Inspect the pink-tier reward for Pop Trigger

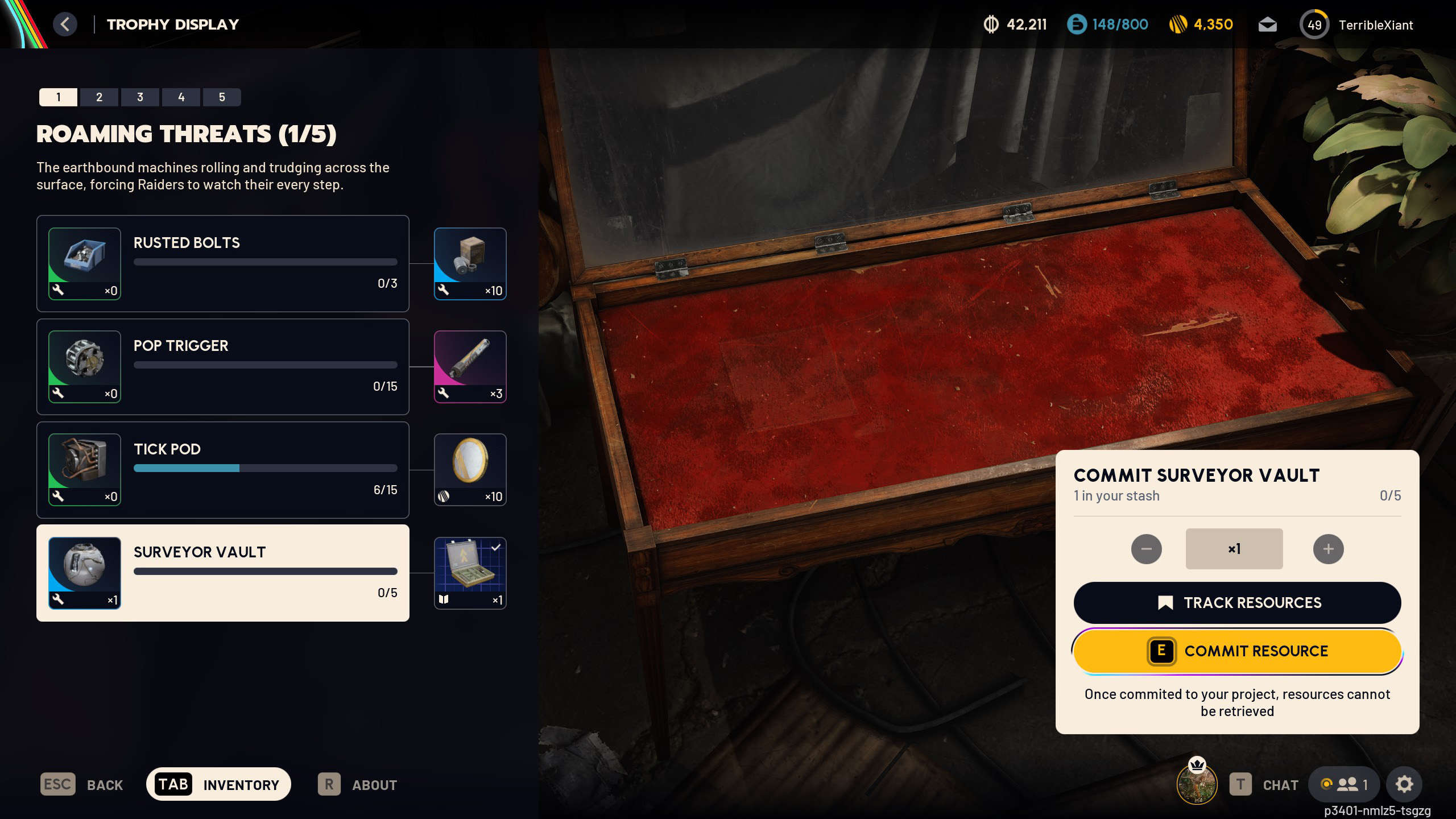470,367
